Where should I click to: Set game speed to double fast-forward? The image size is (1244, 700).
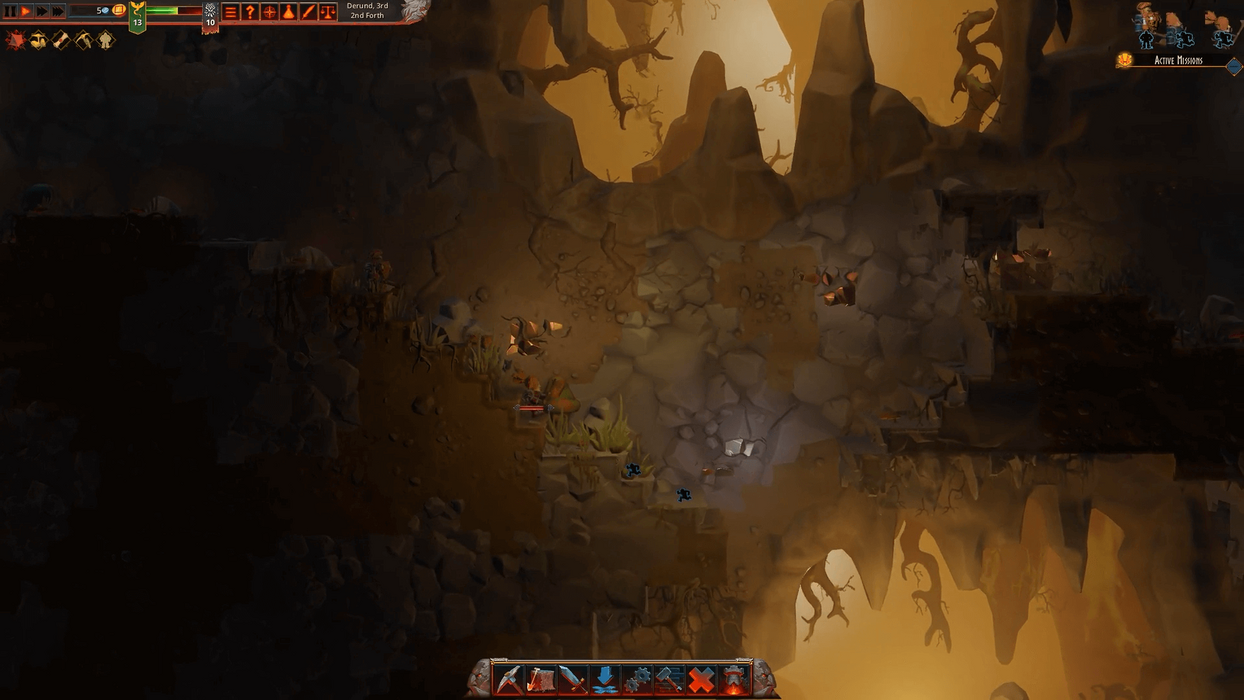click(x=42, y=11)
